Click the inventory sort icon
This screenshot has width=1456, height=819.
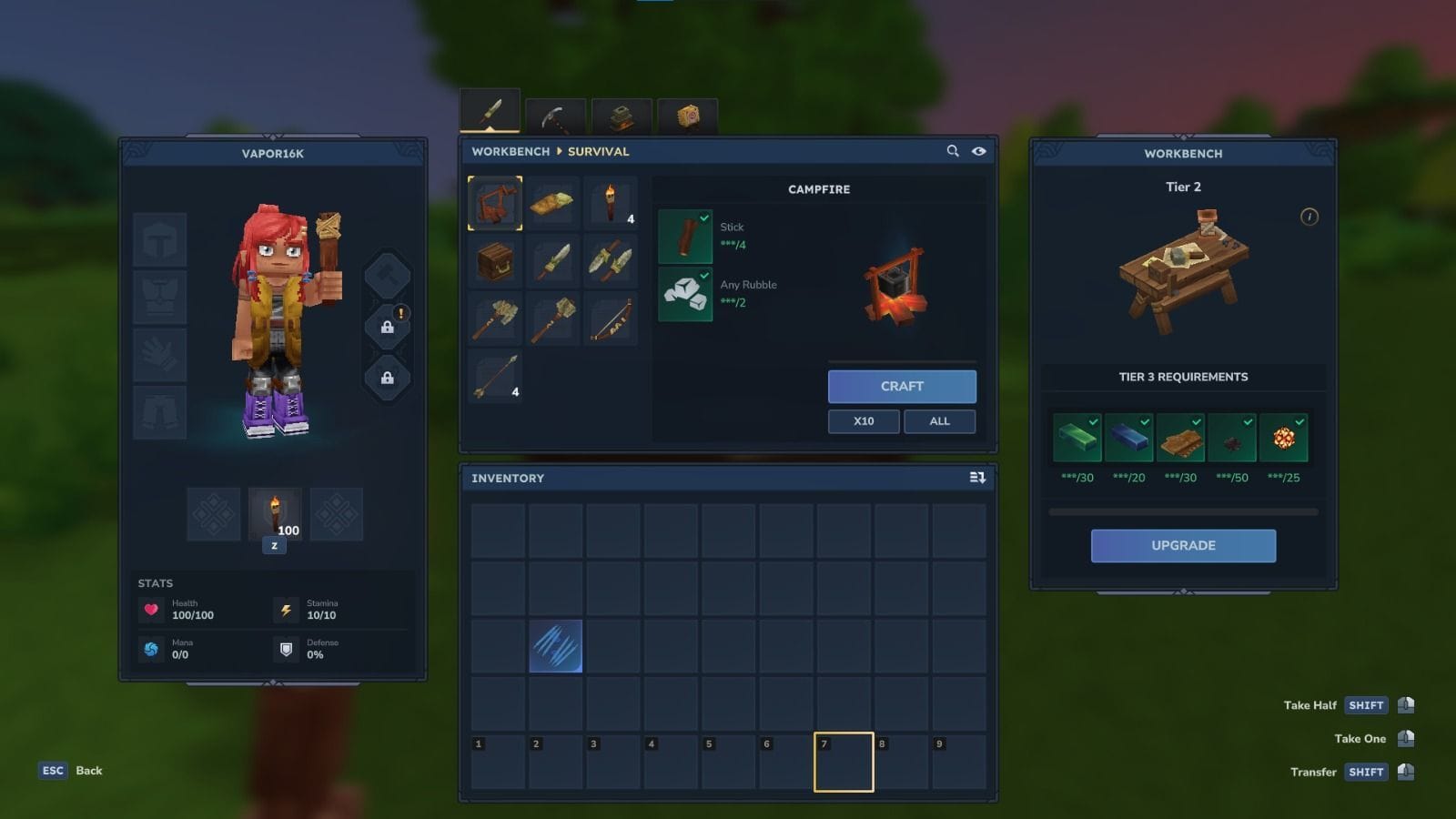click(x=976, y=478)
